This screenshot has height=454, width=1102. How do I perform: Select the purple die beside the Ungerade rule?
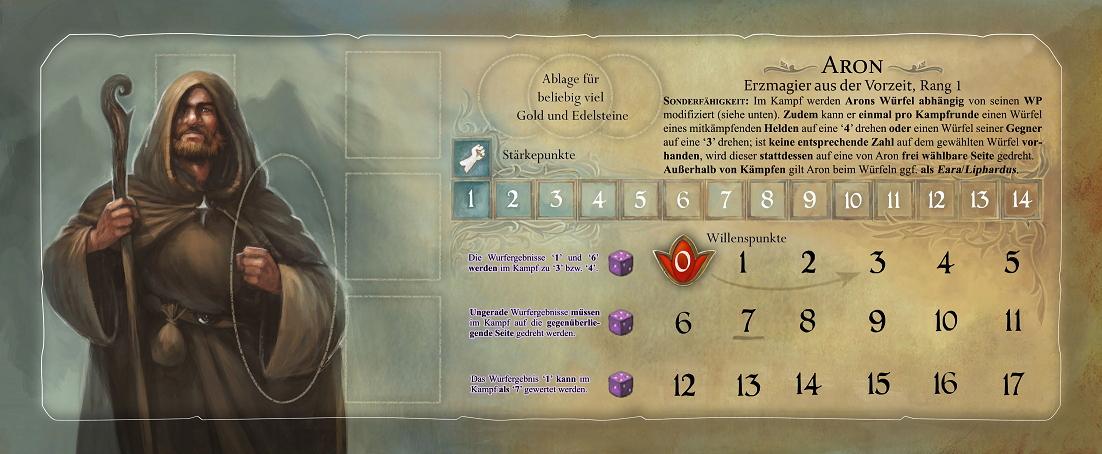pyautogui.click(x=621, y=322)
